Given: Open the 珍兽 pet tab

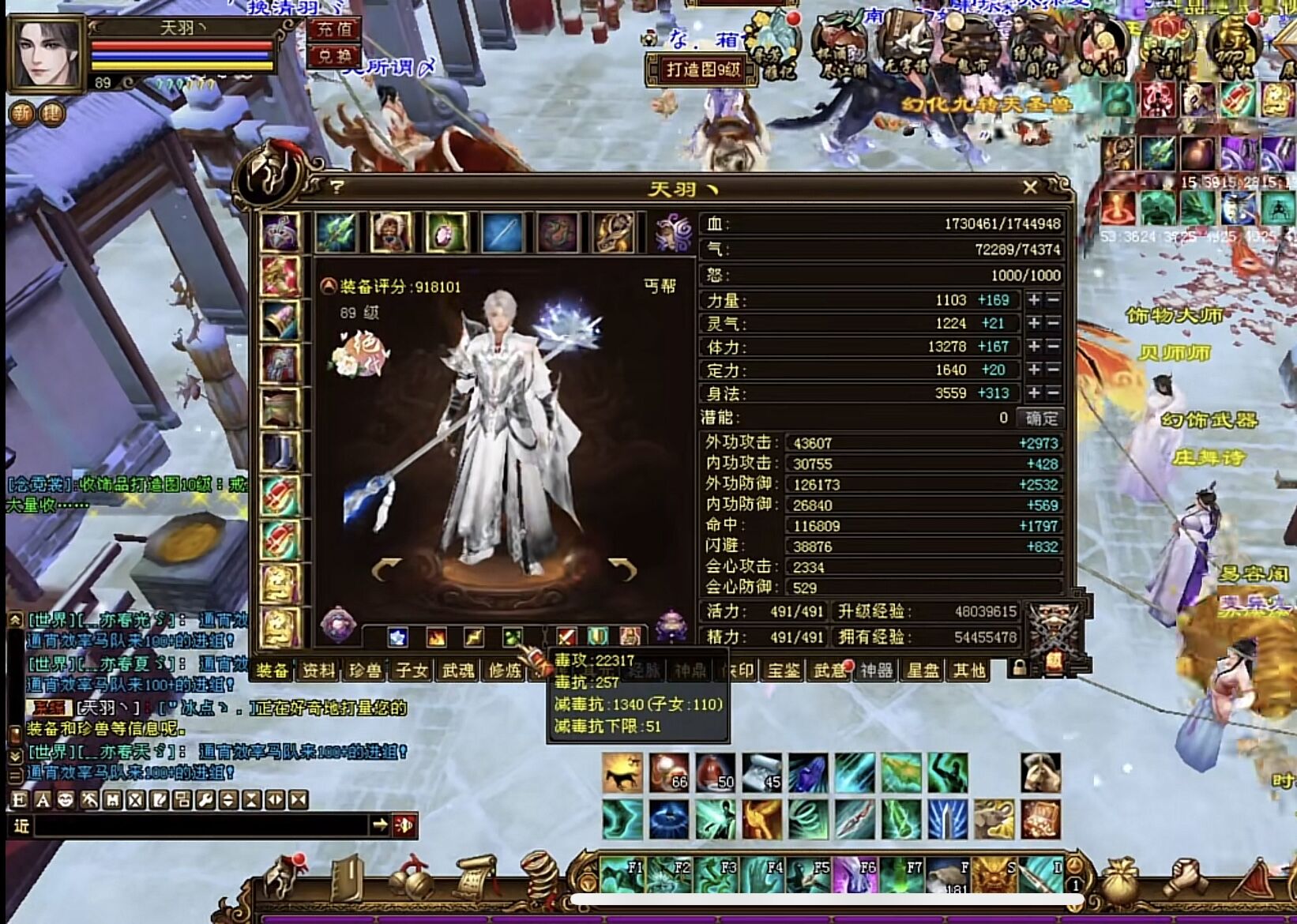Looking at the screenshot, I should pyautogui.click(x=365, y=670).
